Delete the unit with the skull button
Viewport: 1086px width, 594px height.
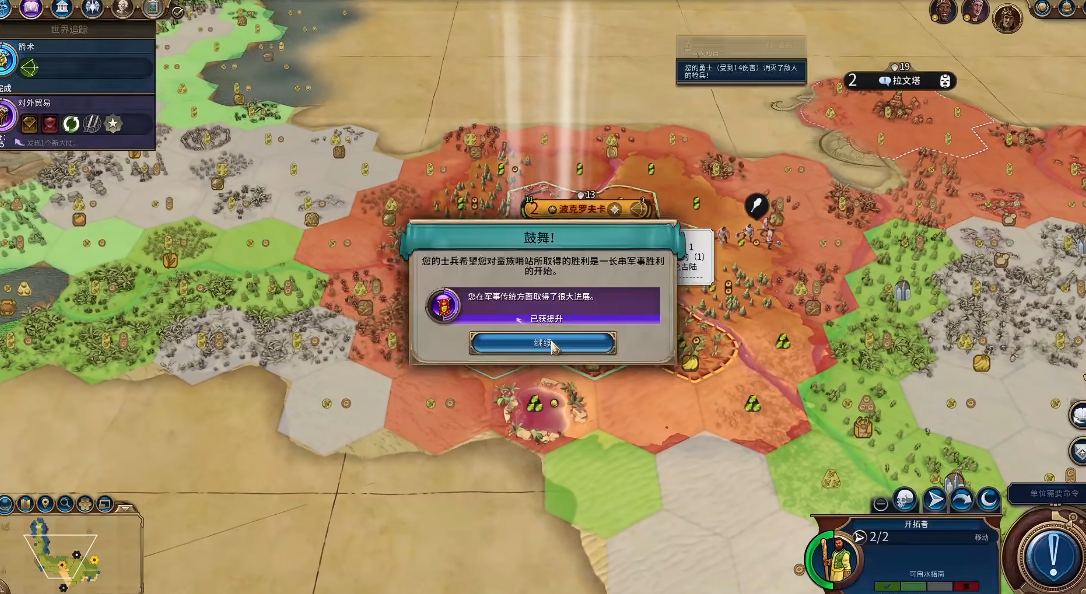[x=905, y=498]
